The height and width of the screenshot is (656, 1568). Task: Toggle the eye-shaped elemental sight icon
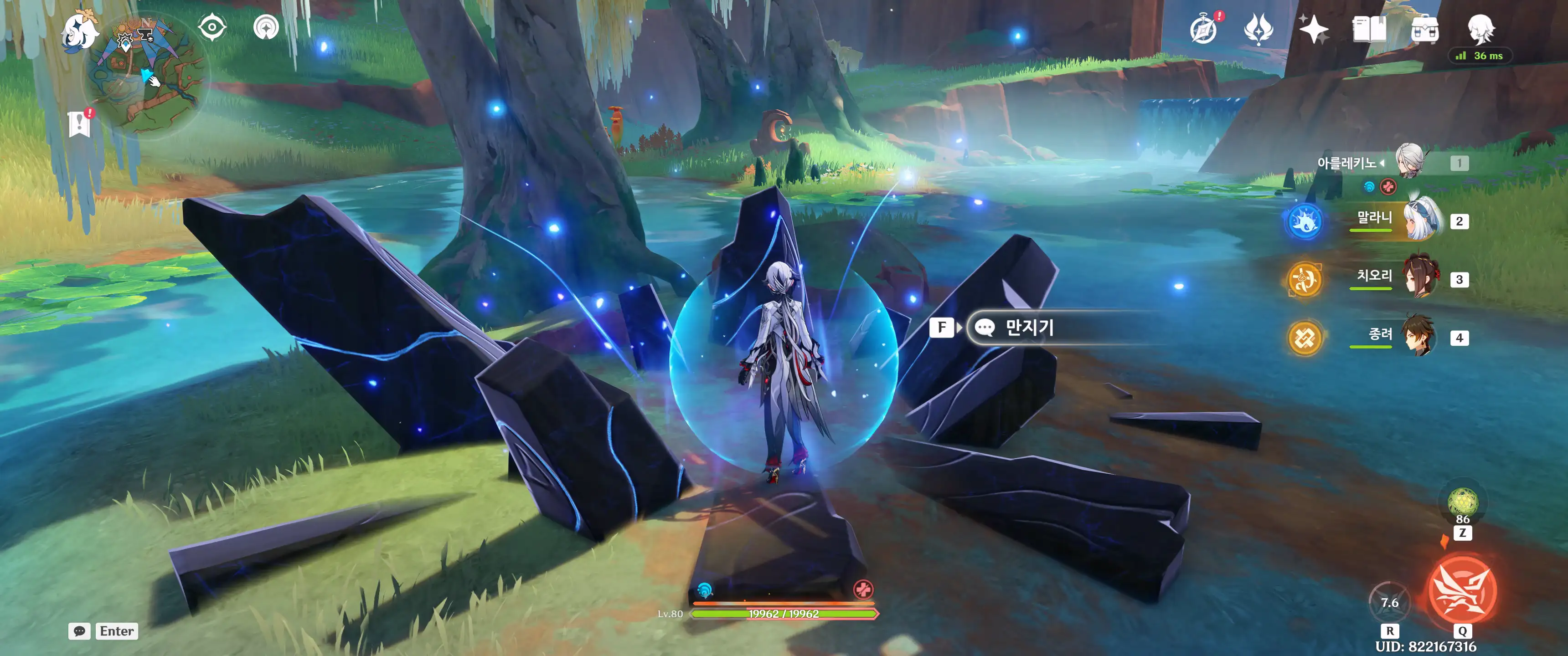212,27
